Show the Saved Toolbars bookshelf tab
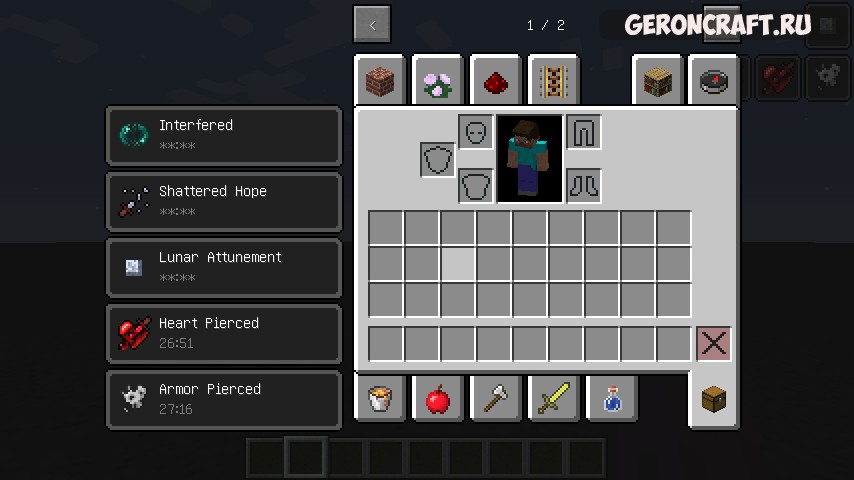Image resolution: width=854 pixels, height=480 pixels. point(658,82)
